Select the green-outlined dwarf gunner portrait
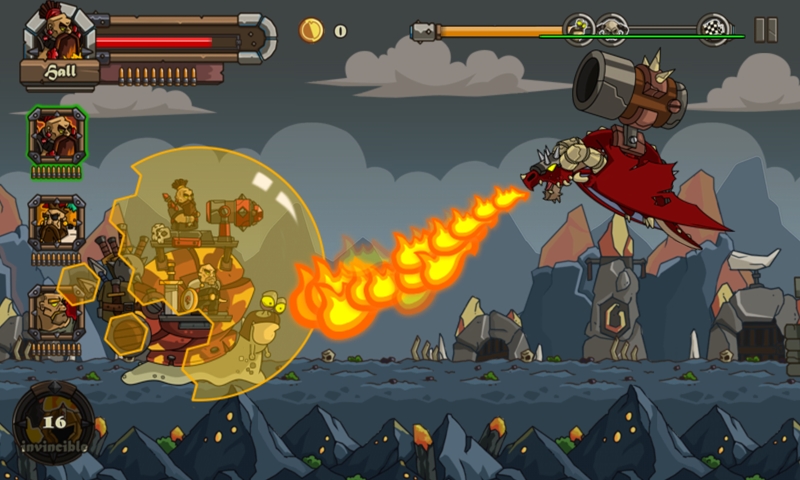Screen dimensions: 800x480 click(x=56, y=135)
